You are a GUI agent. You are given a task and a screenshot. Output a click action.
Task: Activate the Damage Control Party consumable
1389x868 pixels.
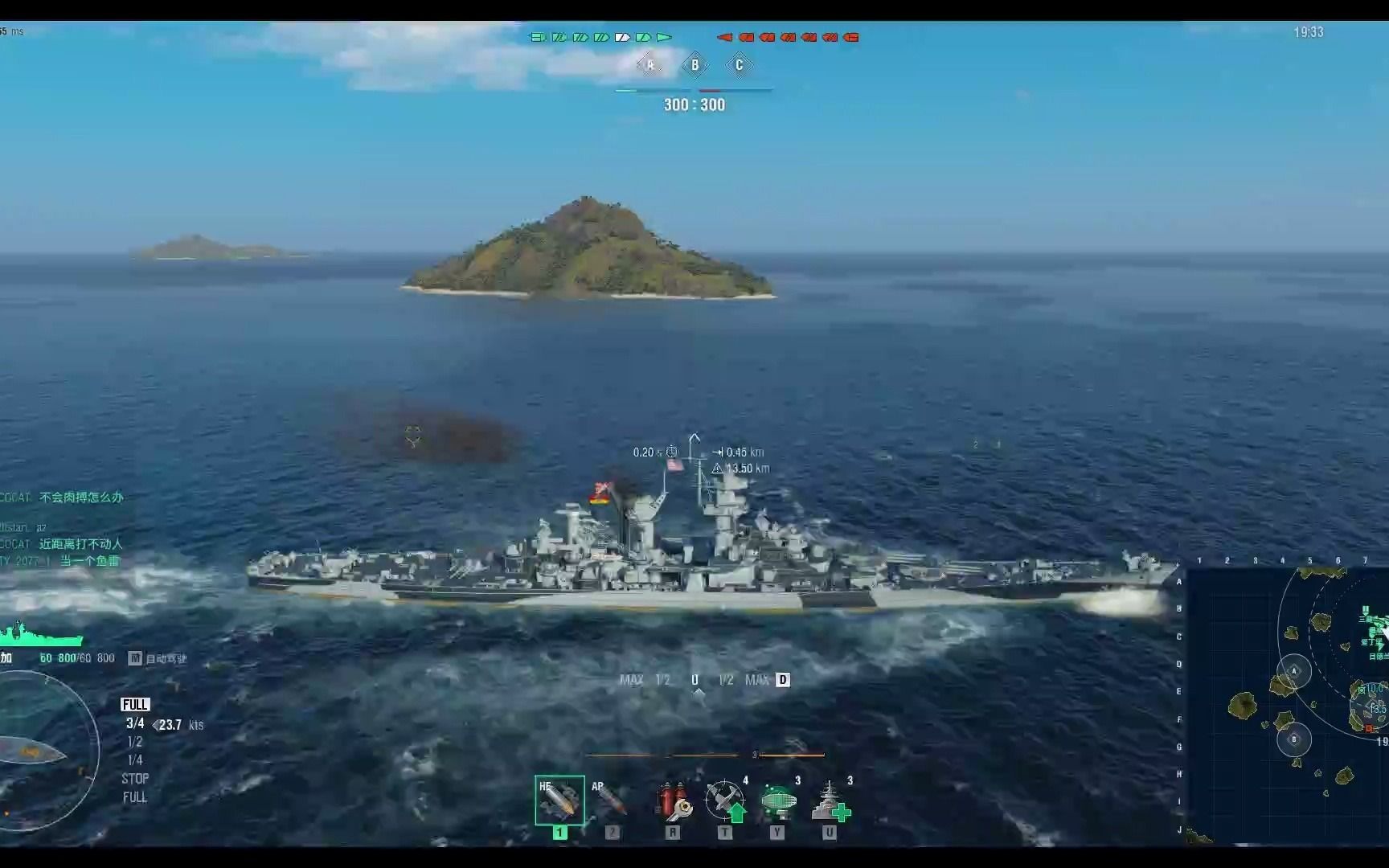click(x=673, y=800)
